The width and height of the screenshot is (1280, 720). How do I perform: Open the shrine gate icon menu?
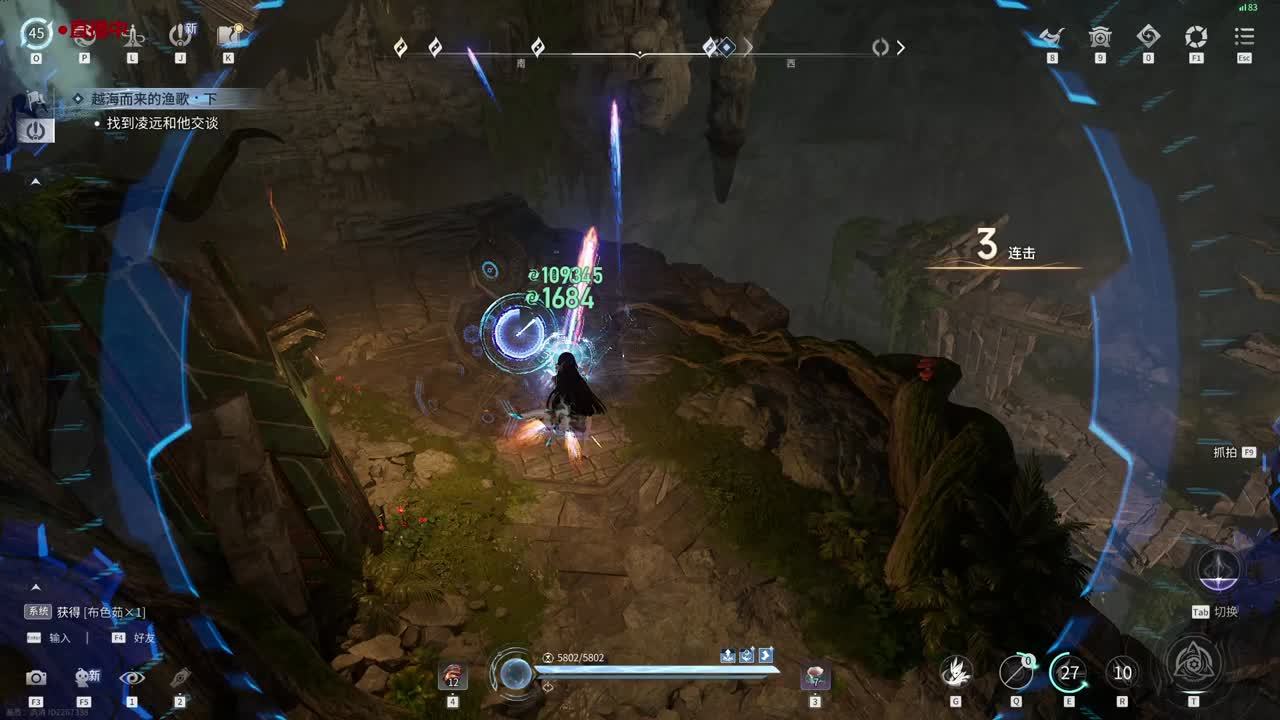1100,37
